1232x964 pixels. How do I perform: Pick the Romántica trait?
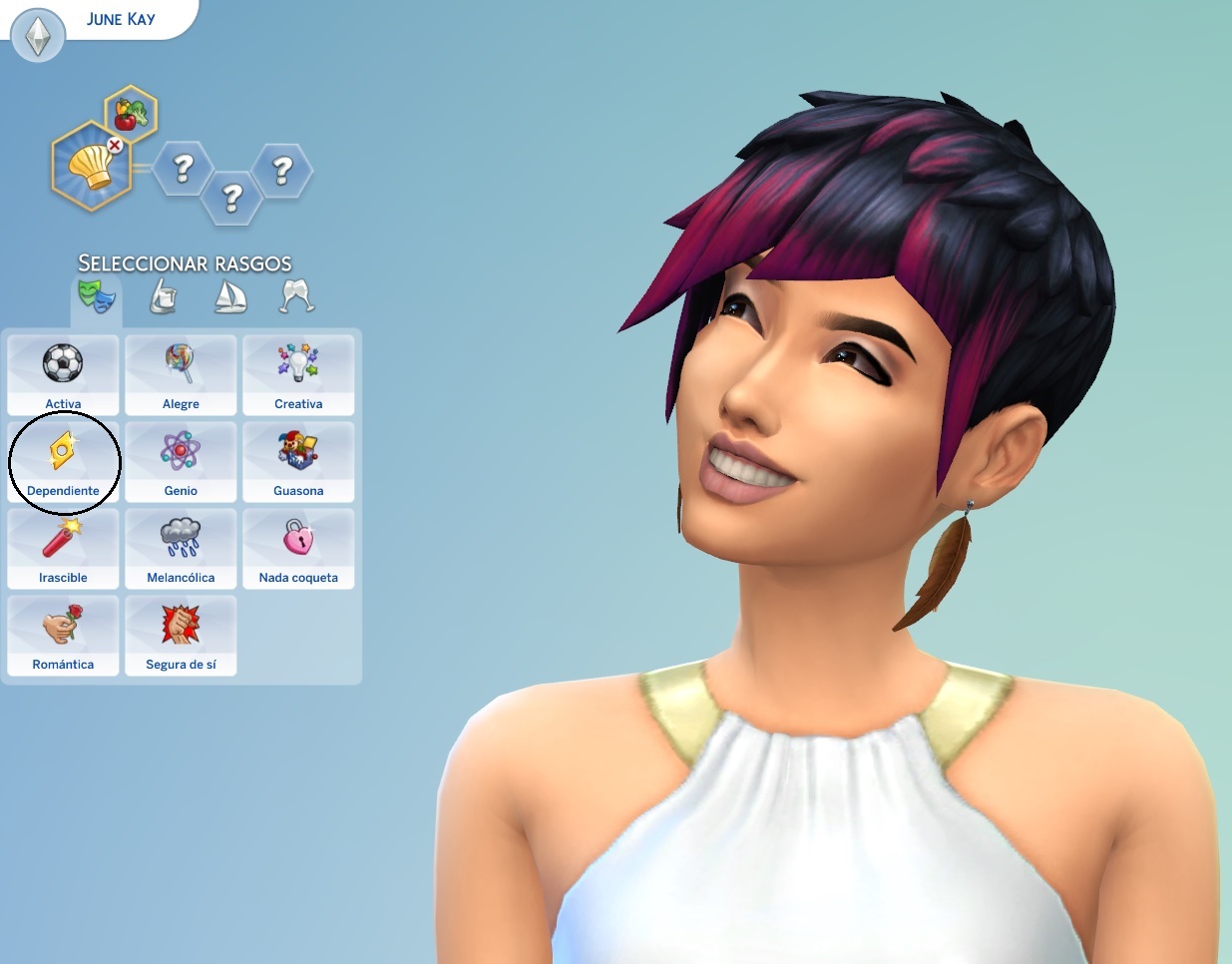pyautogui.click(x=63, y=635)
